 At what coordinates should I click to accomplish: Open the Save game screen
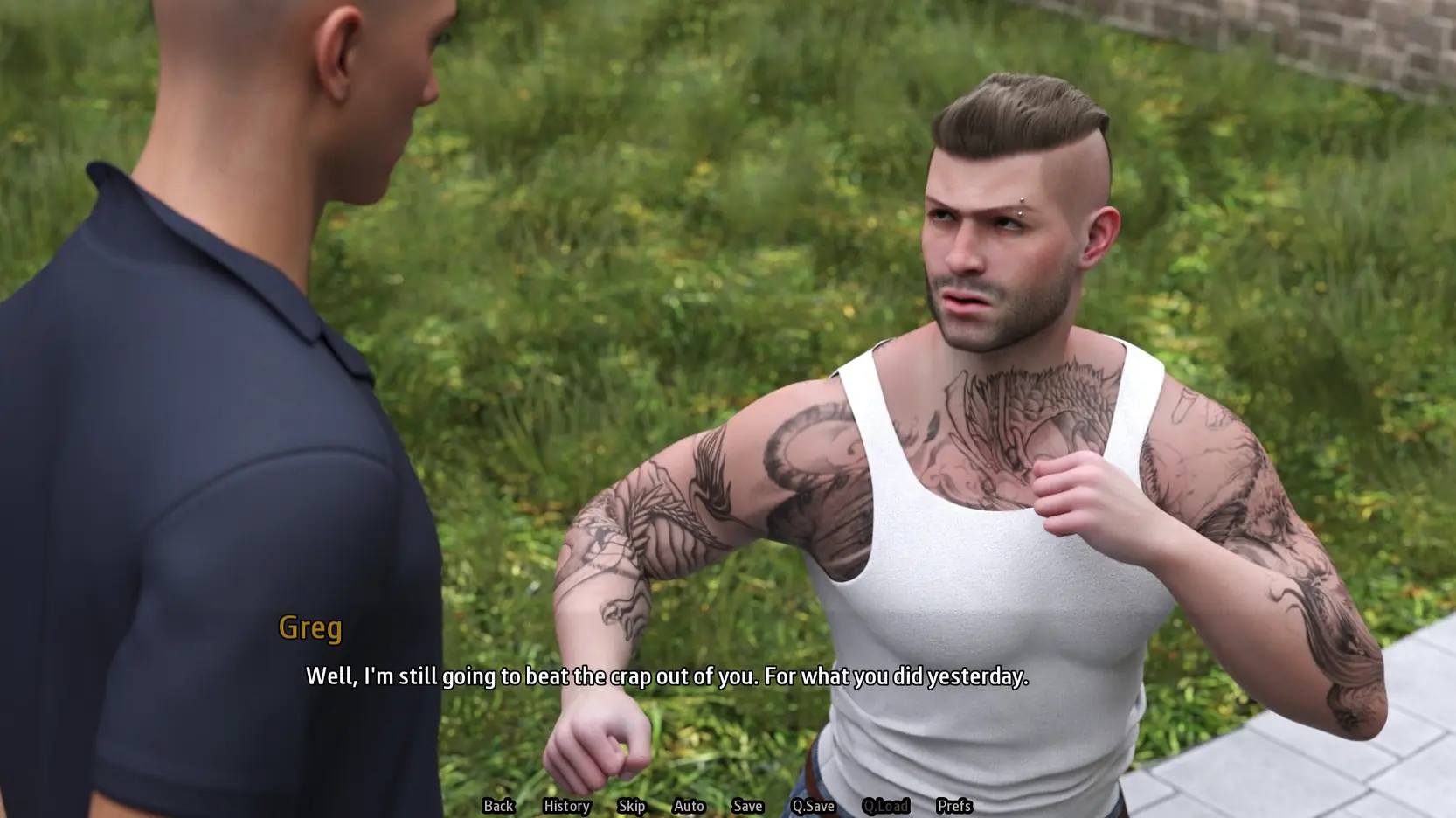(747, 807)
